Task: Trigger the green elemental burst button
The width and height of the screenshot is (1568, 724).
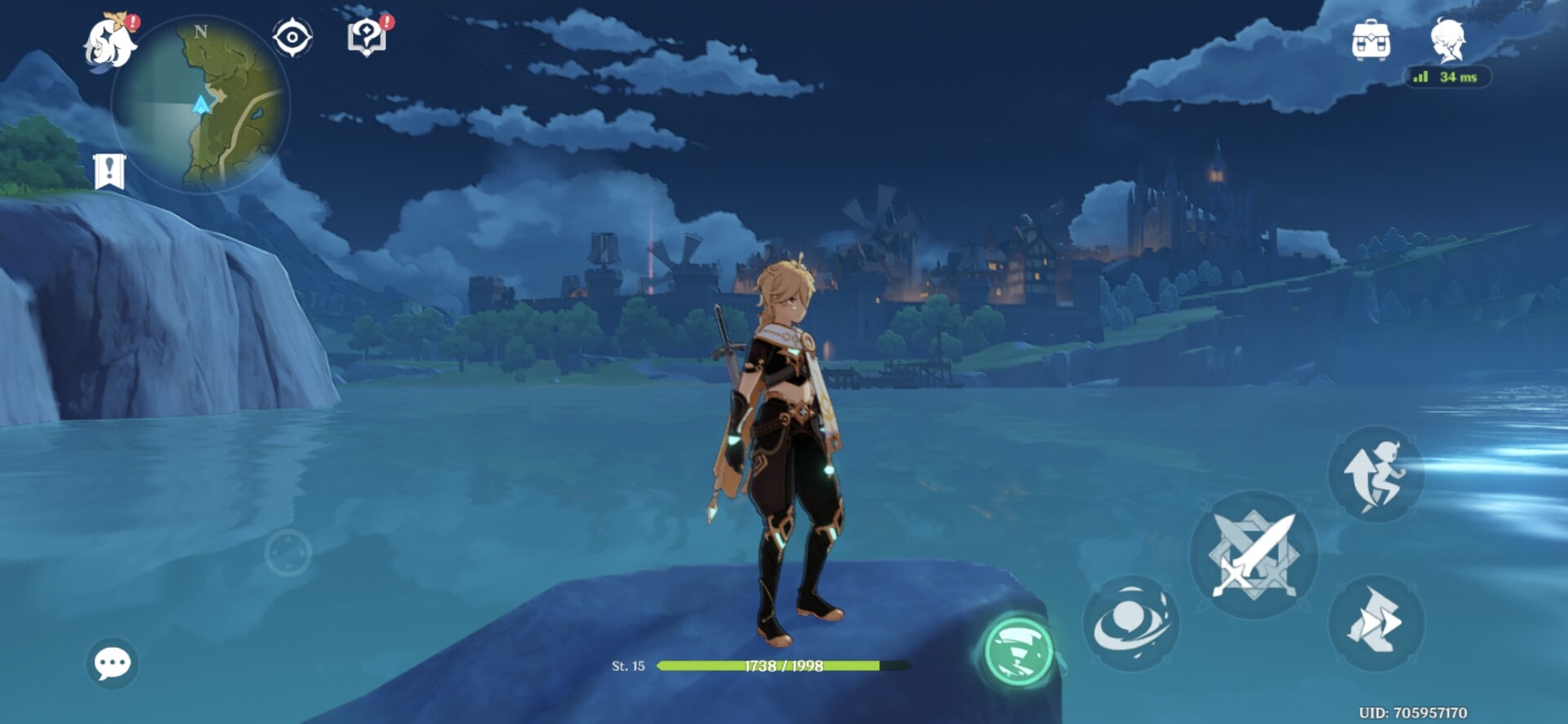Action: click(x=1018, y=651)
